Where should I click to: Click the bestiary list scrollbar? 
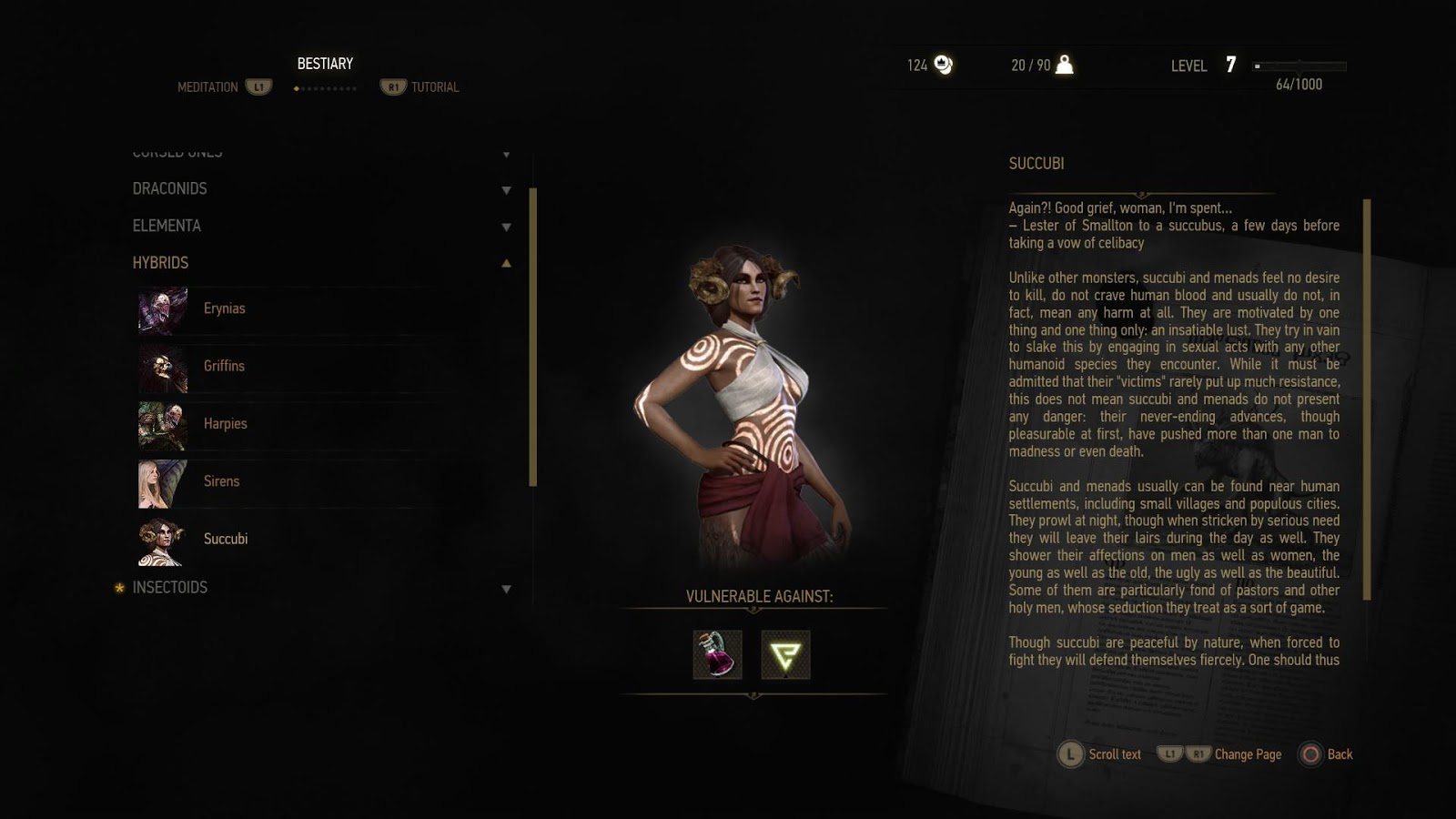[533, 337]
